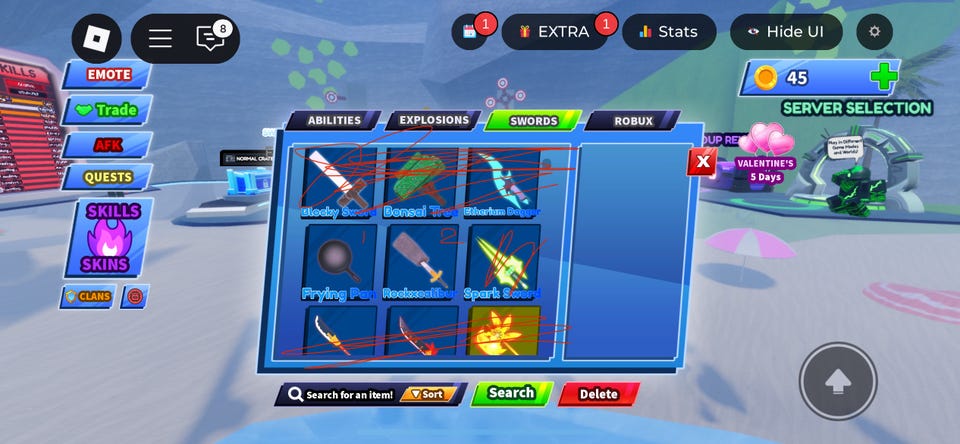Switch to the Abilities tab
This screenshot has height=444, width=960.
[333, 121]
